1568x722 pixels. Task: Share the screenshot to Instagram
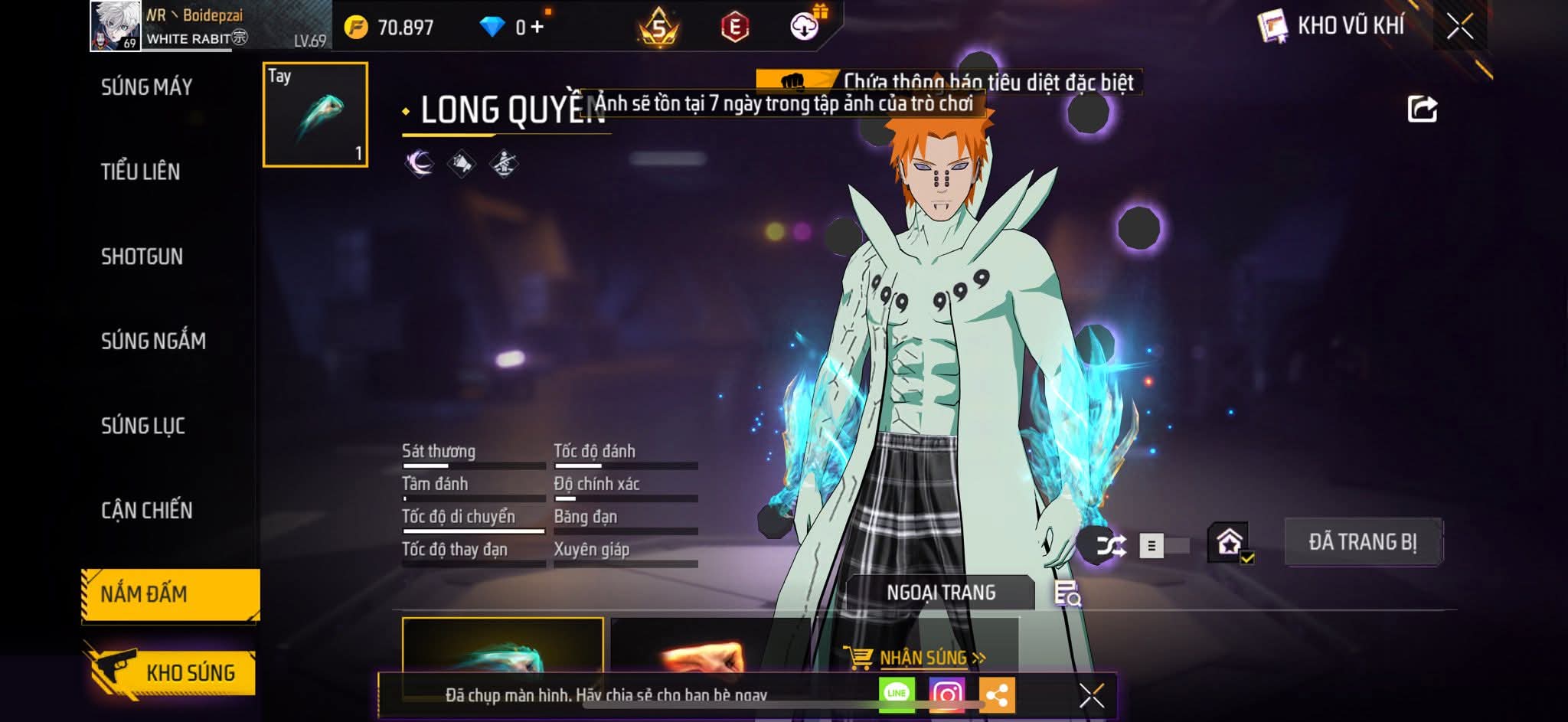tap(946, 694)
